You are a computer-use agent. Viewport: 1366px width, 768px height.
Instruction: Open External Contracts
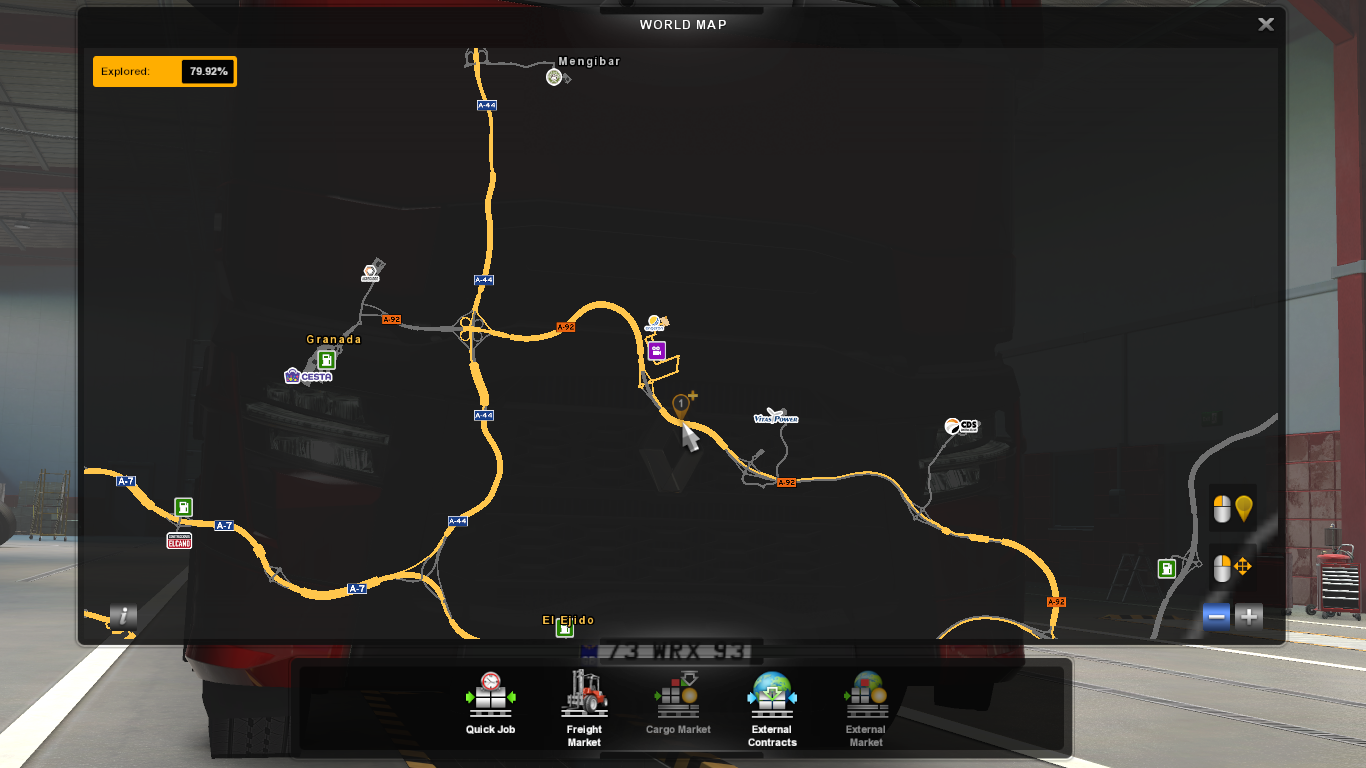tap(772, 706)
